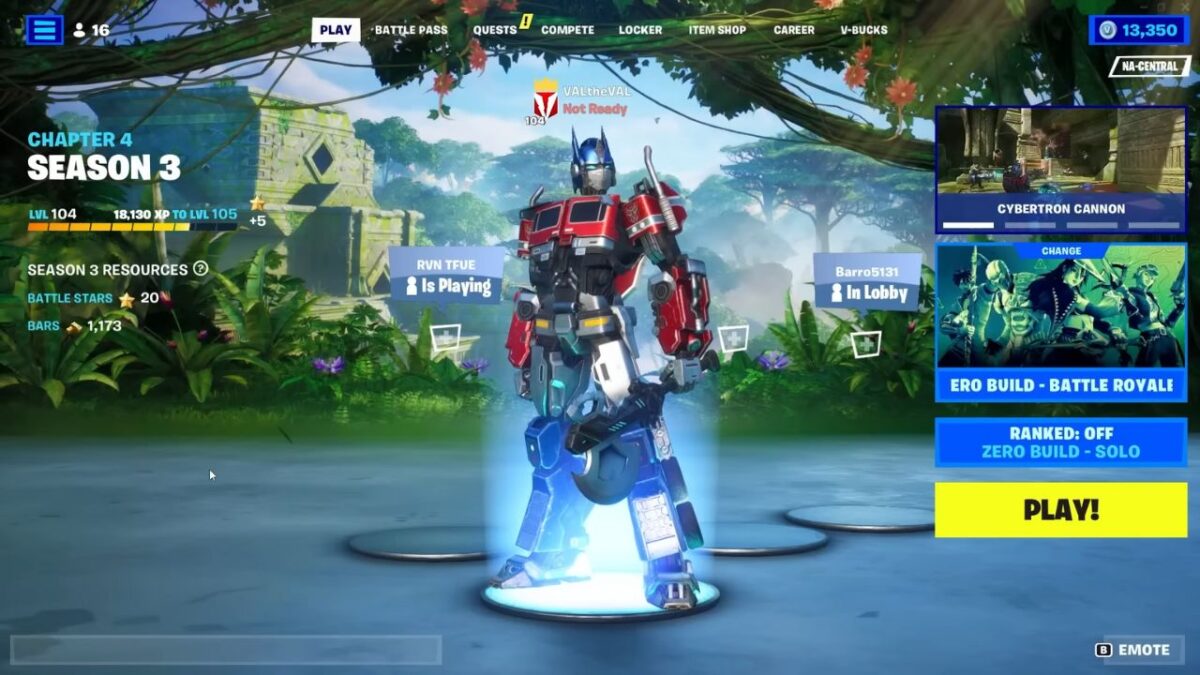Toggle the Ranked: Off setting
Viewport: 1200px width, 675px height.
coord(1060,442)
